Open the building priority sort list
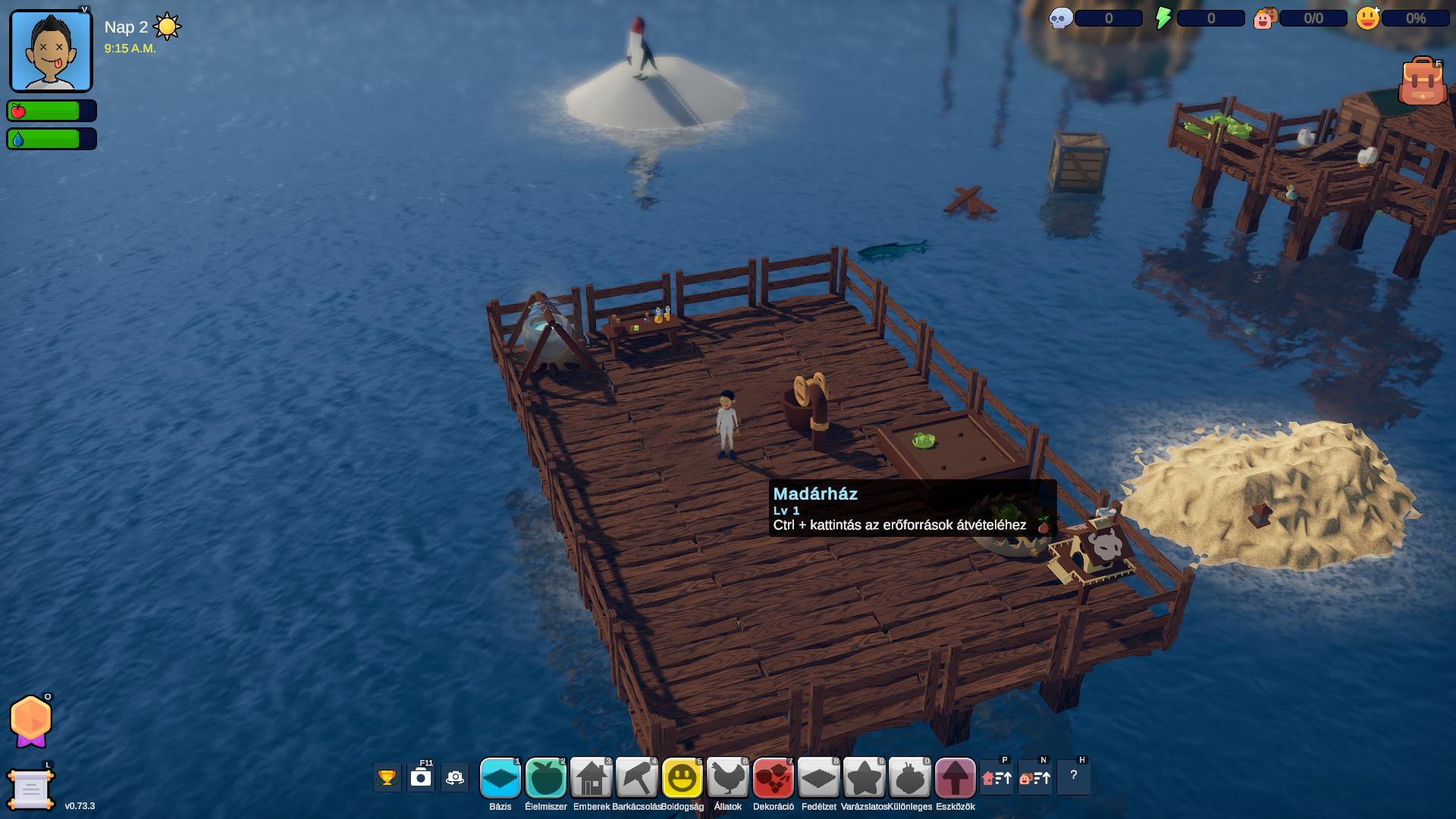The height and width of the screenshot is (819, 1456). point(996,778)
